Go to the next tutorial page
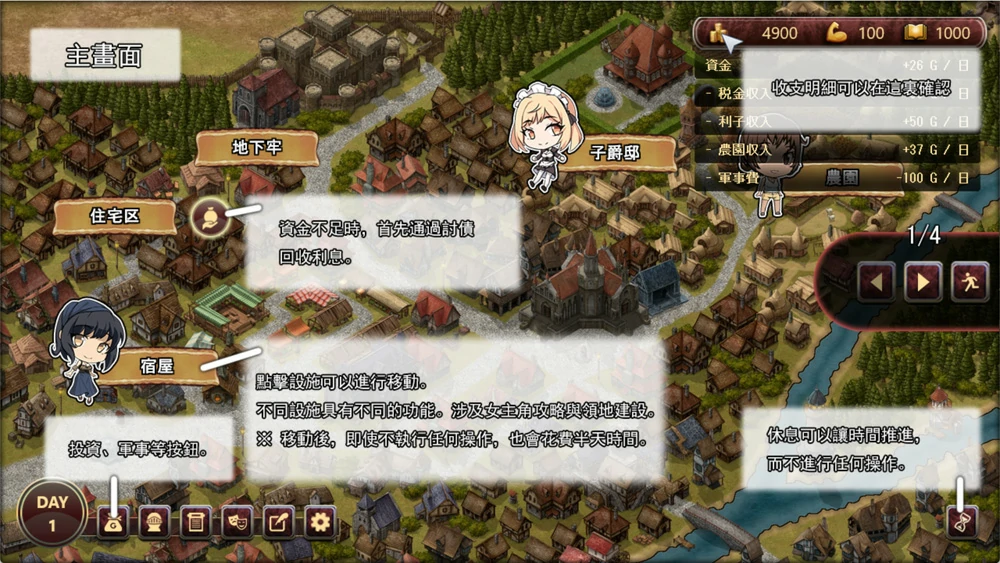 [x=922, y=281]
